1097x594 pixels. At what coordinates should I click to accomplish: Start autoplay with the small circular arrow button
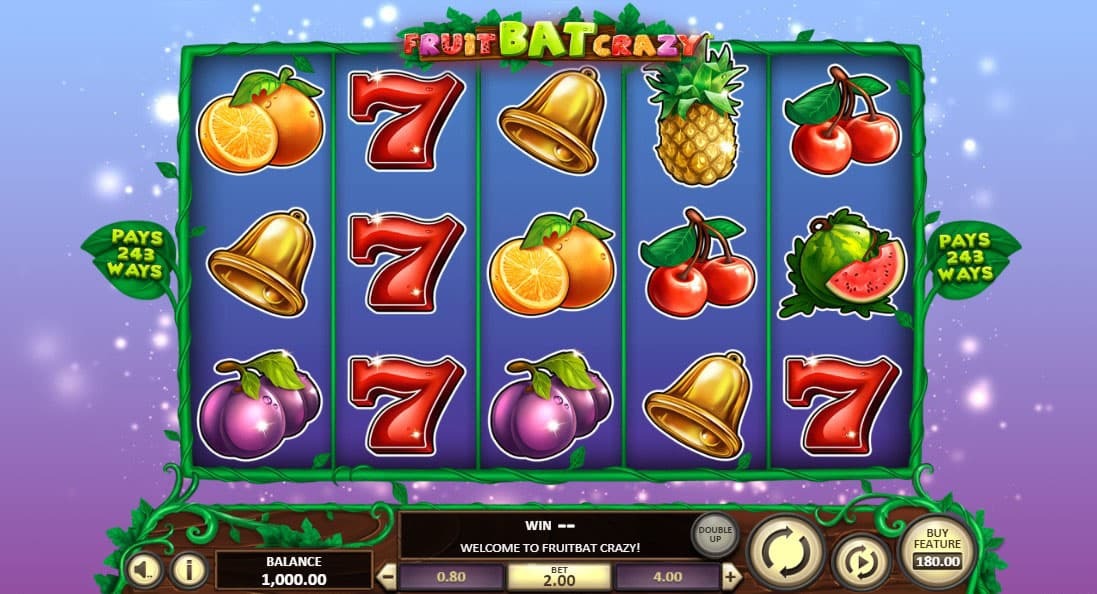point(860,561)
